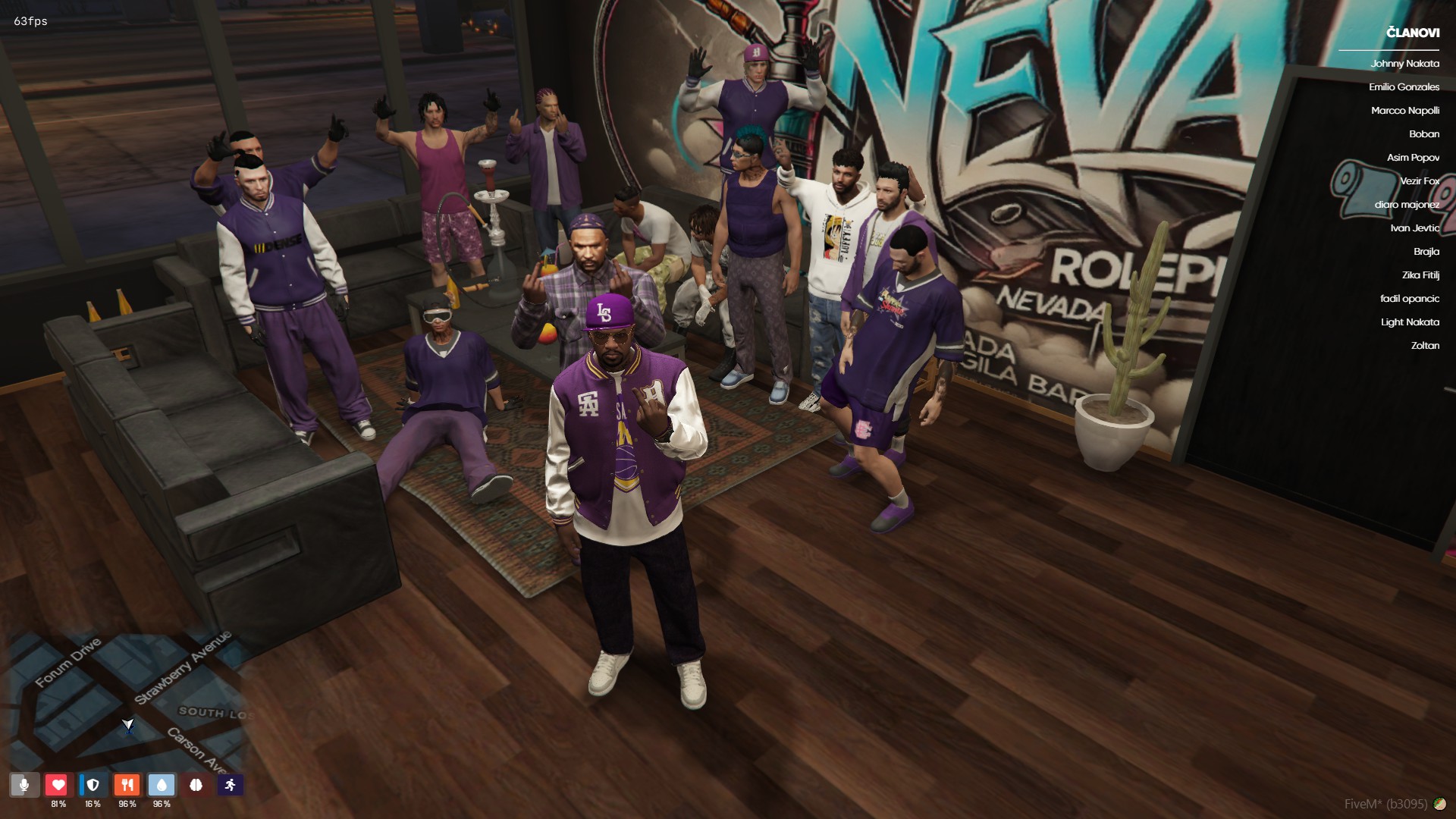This screenshot has width=1456, height=819.
Task: Select Marcco Napolli in the members panel
Action: pyautogui.click(x=1406, y=111)
